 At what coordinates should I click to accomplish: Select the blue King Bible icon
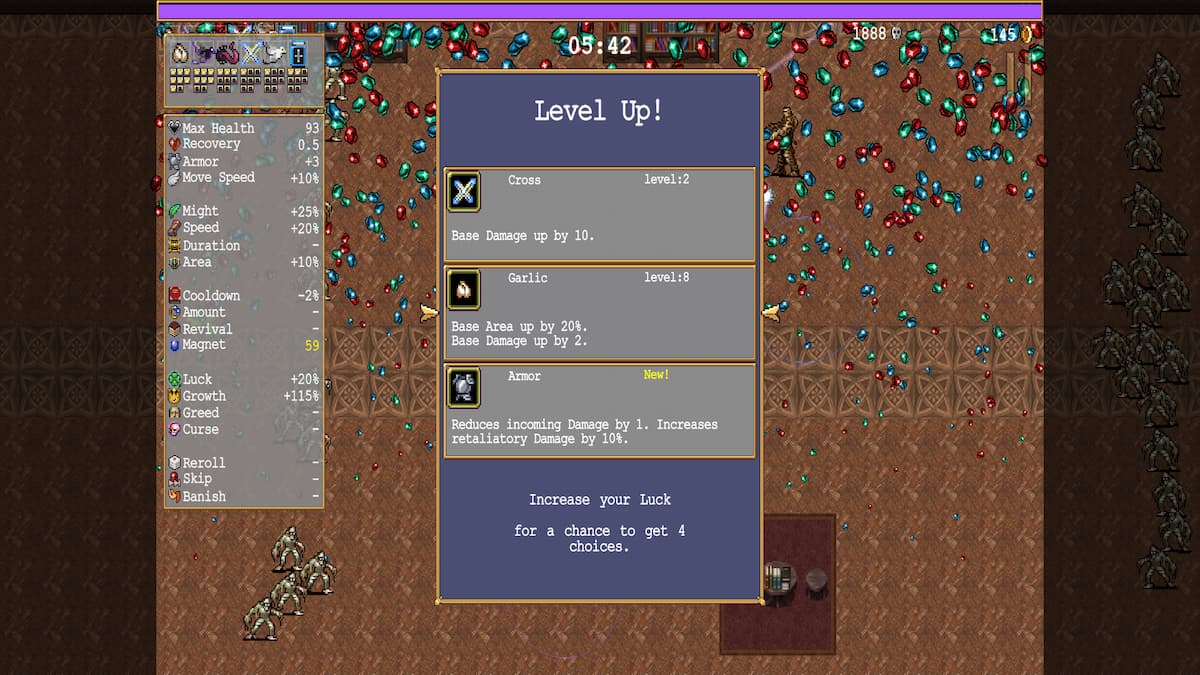[297, 54]
